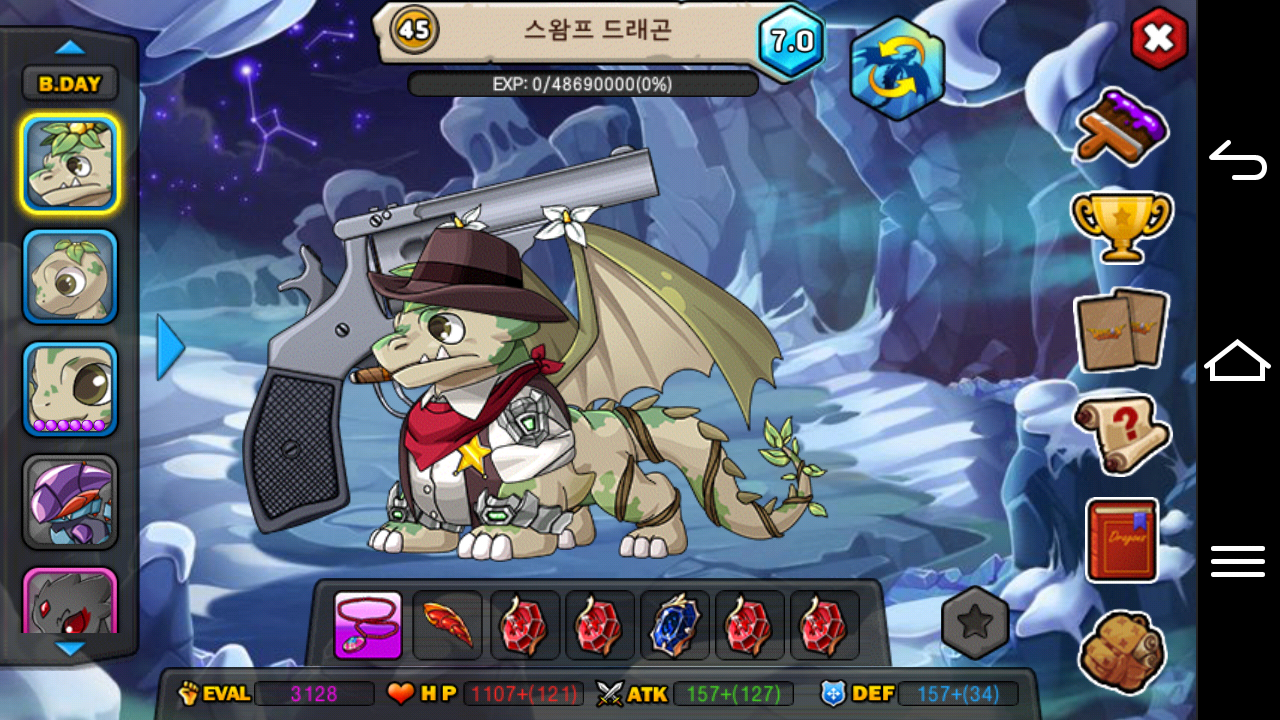
Task: Select the pink lasso equipment slot
Action: coord(368,626)
